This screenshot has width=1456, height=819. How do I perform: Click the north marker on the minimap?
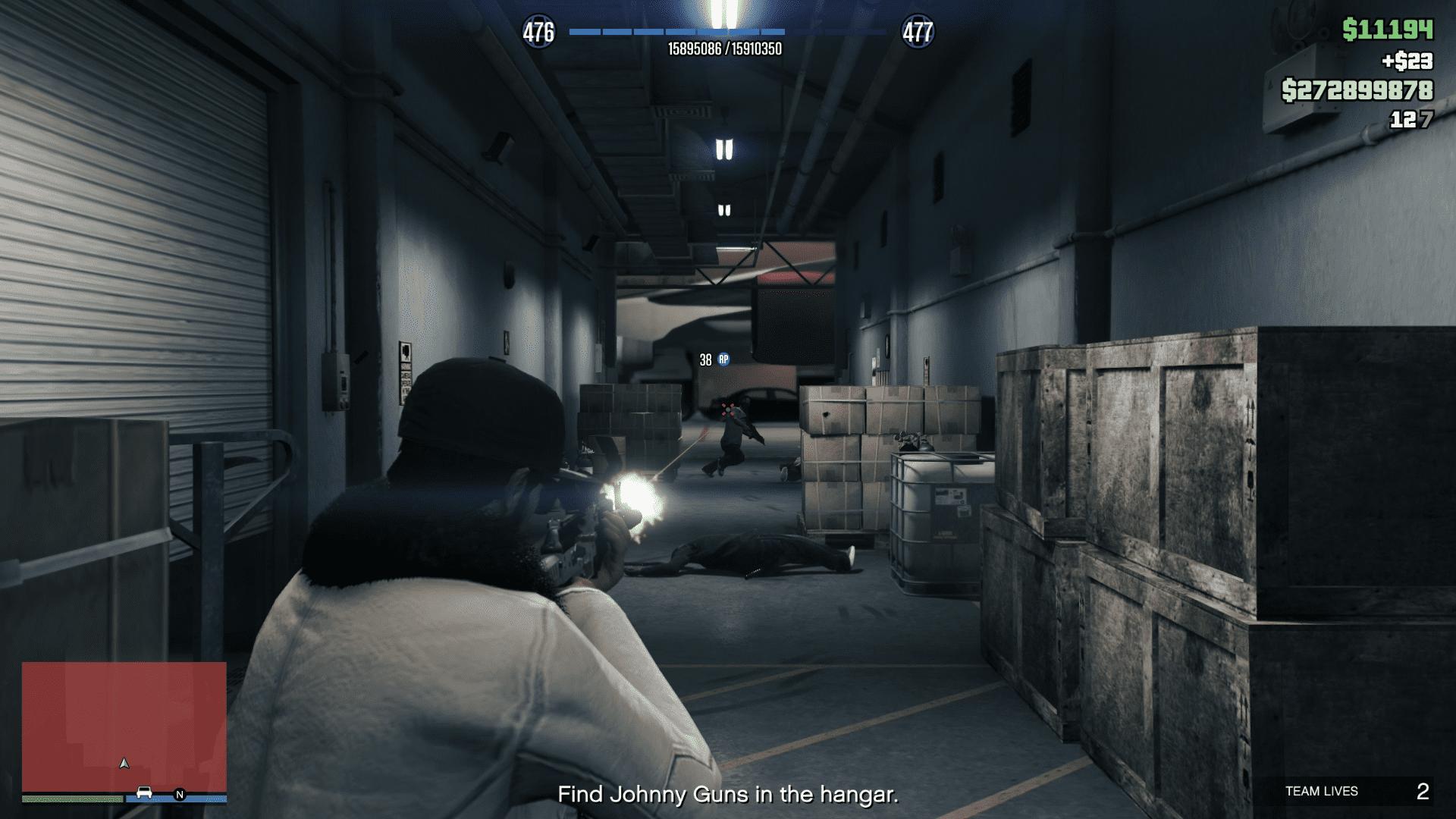pos(180,795)
